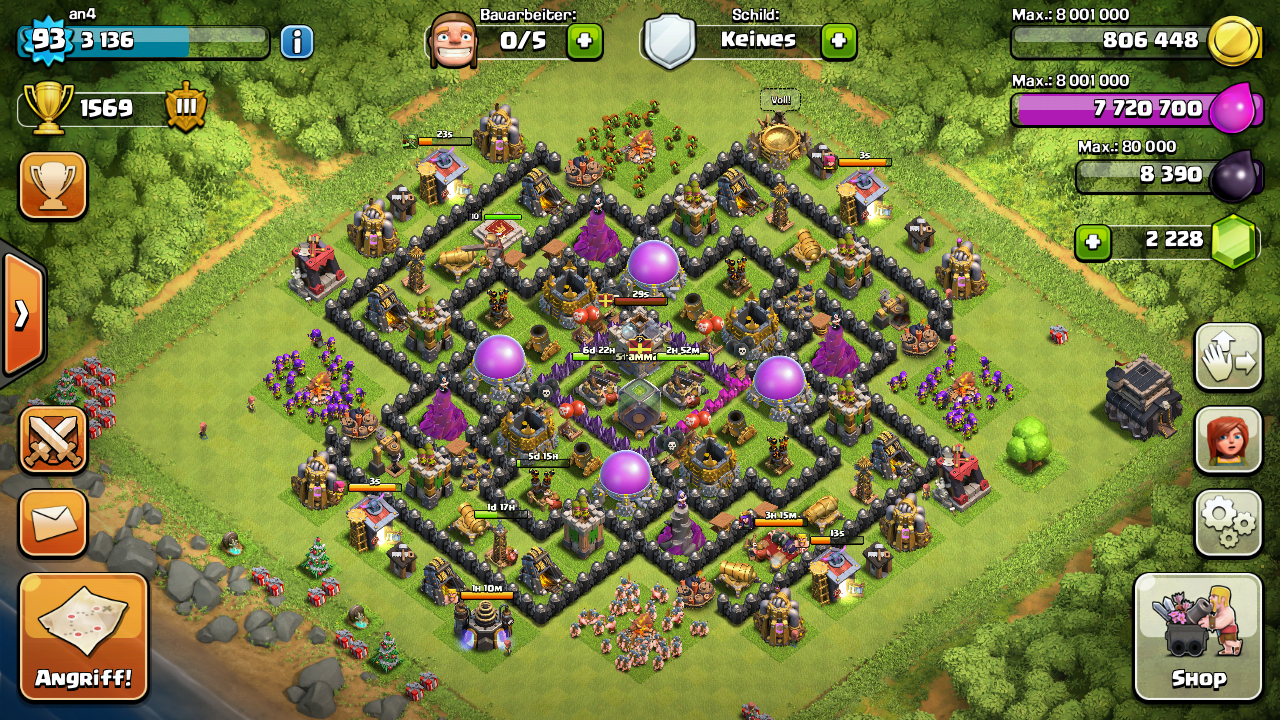Open the red-haired villager portrait button
The width and height of the screenshot is (1280, 720).
coord(1228,440)
